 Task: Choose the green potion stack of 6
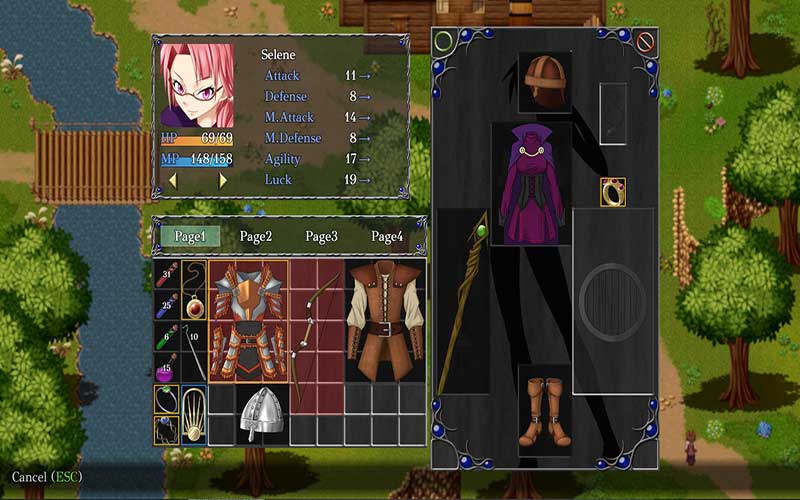[166, 335]
